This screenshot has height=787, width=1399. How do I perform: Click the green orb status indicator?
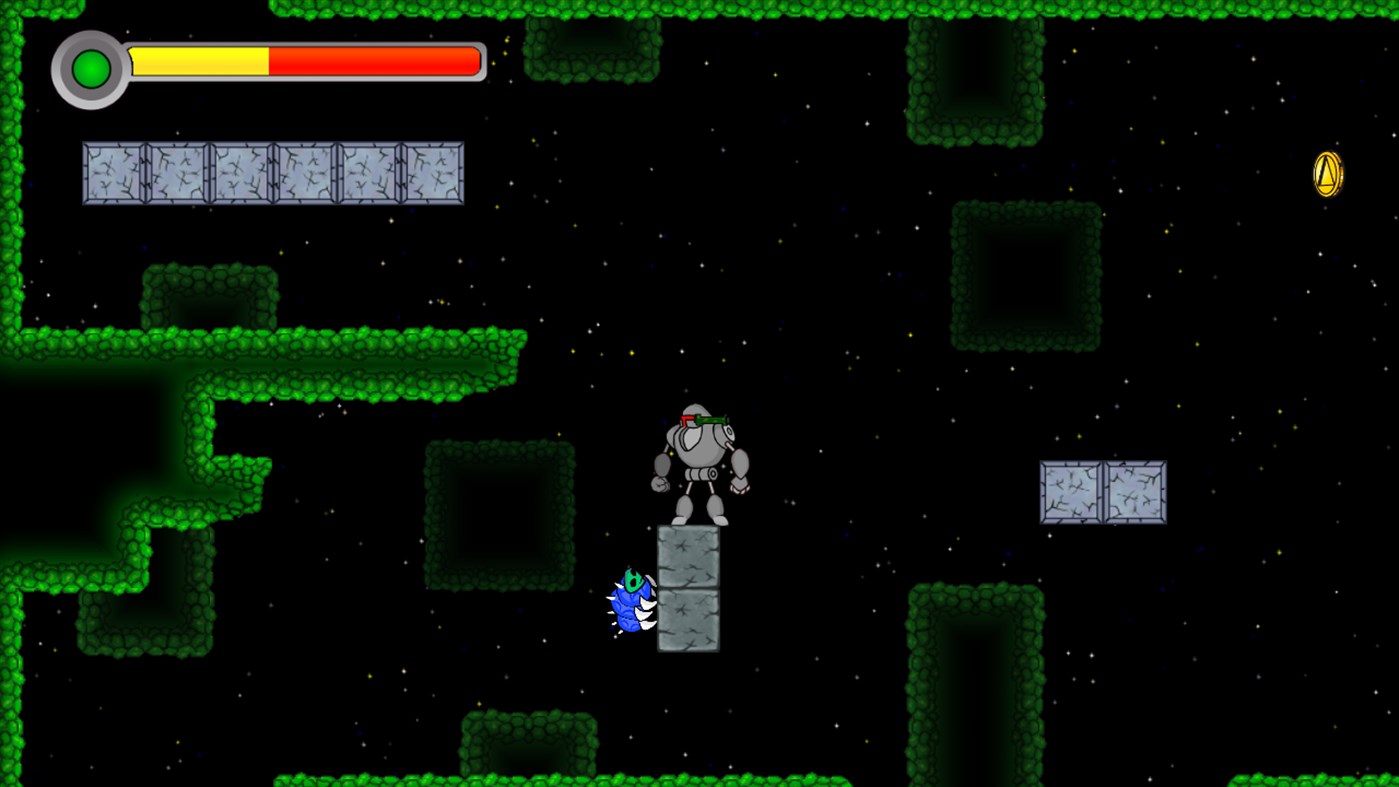click(x=90, y=68)
